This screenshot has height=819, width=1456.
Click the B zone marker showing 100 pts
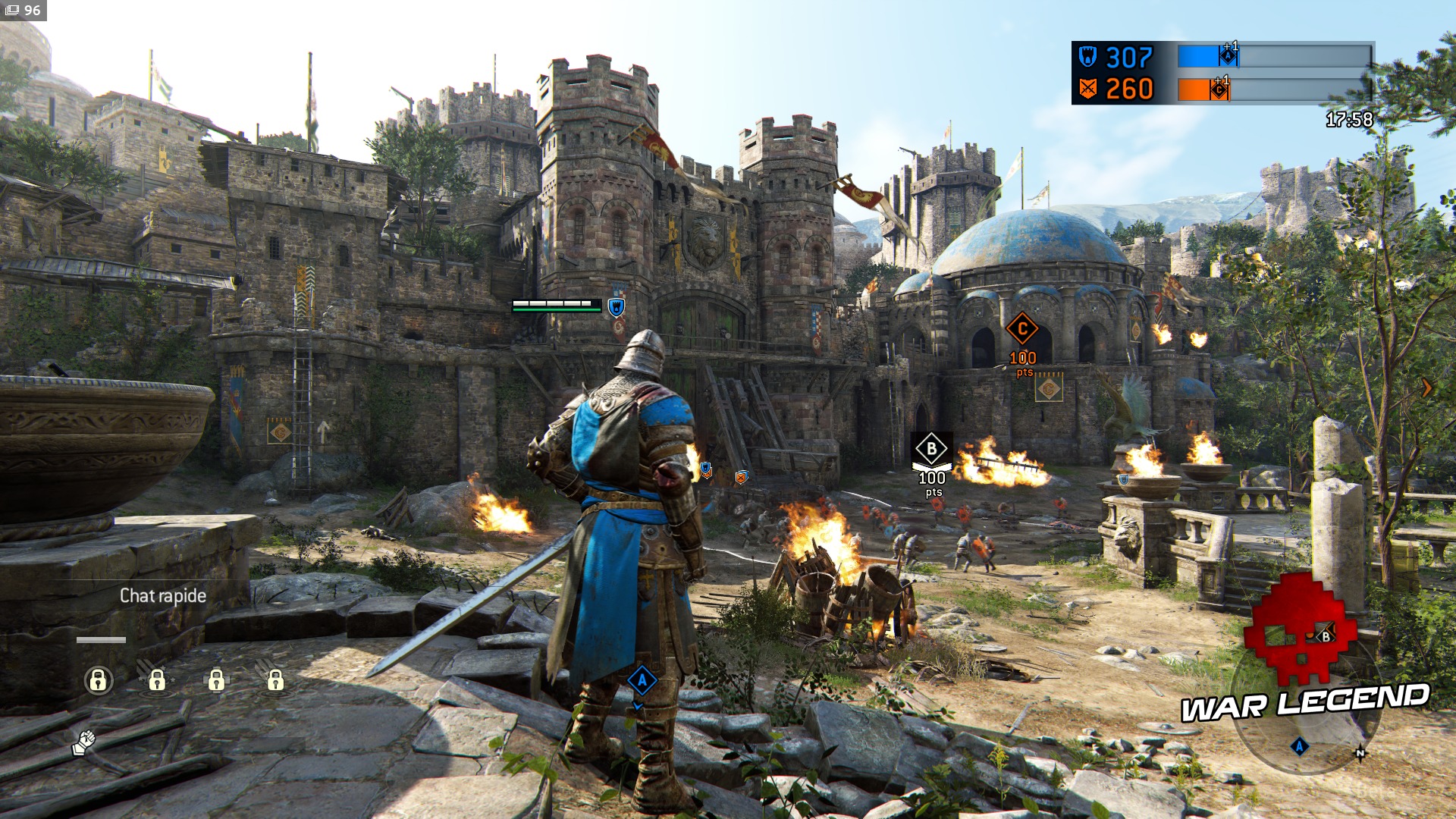[x=931, y=449]
